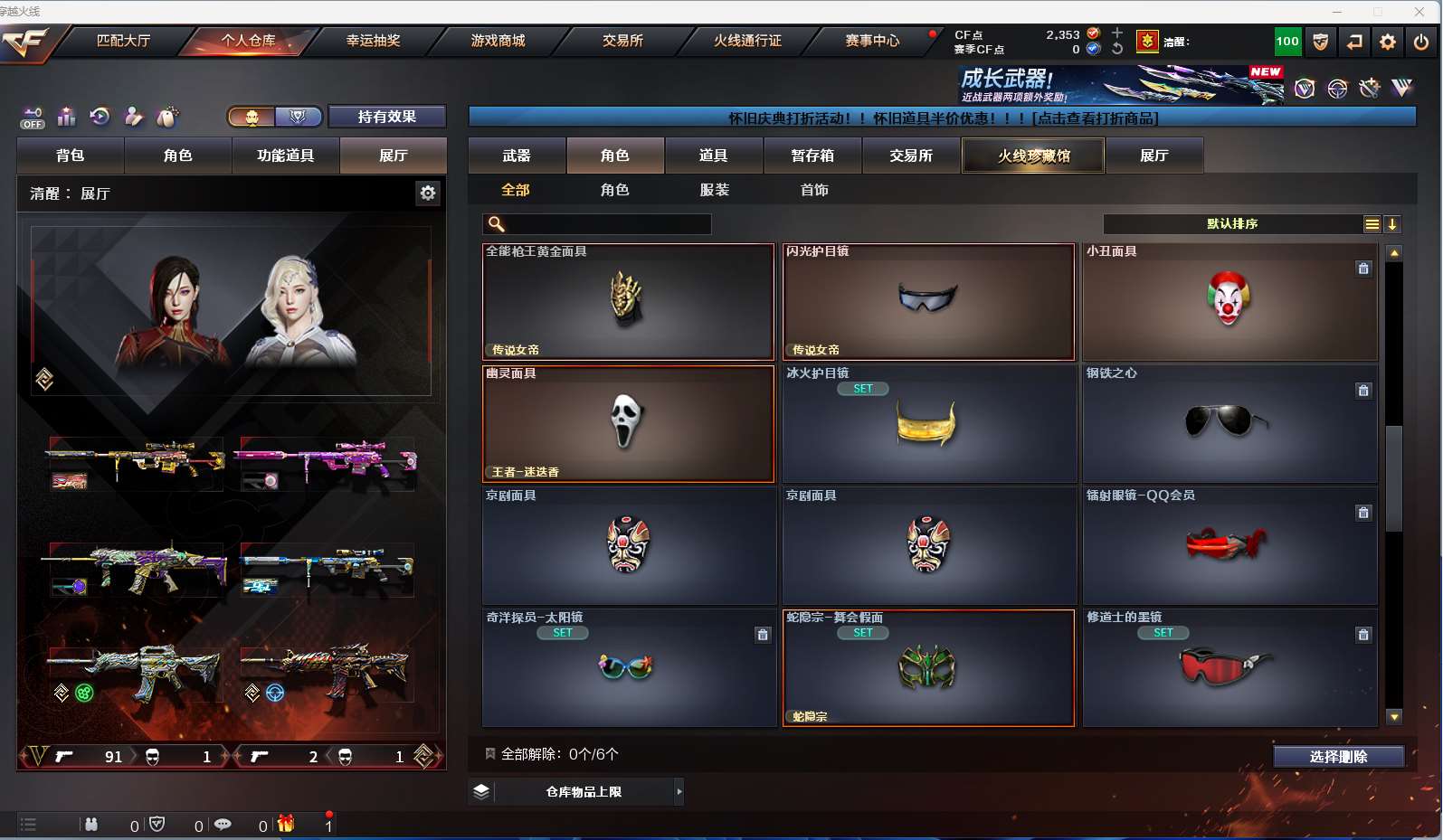Image resolution: width=1443 pixels, height=840 pixels.
Task: Open the 匹配大厅 lobby menu
Action: 123,41
